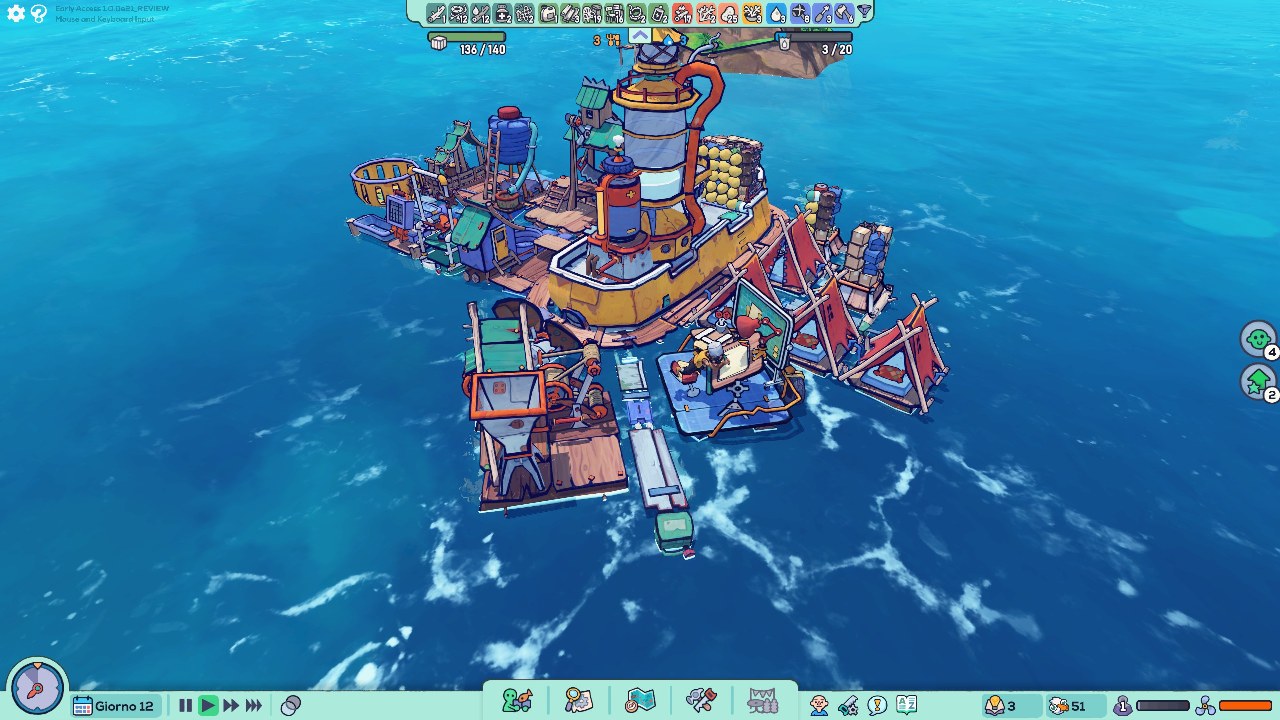The width and height of the screenshot is (1280, 720).
Task: Open the A-Z glossary book
Action: (x=906, y=706)
